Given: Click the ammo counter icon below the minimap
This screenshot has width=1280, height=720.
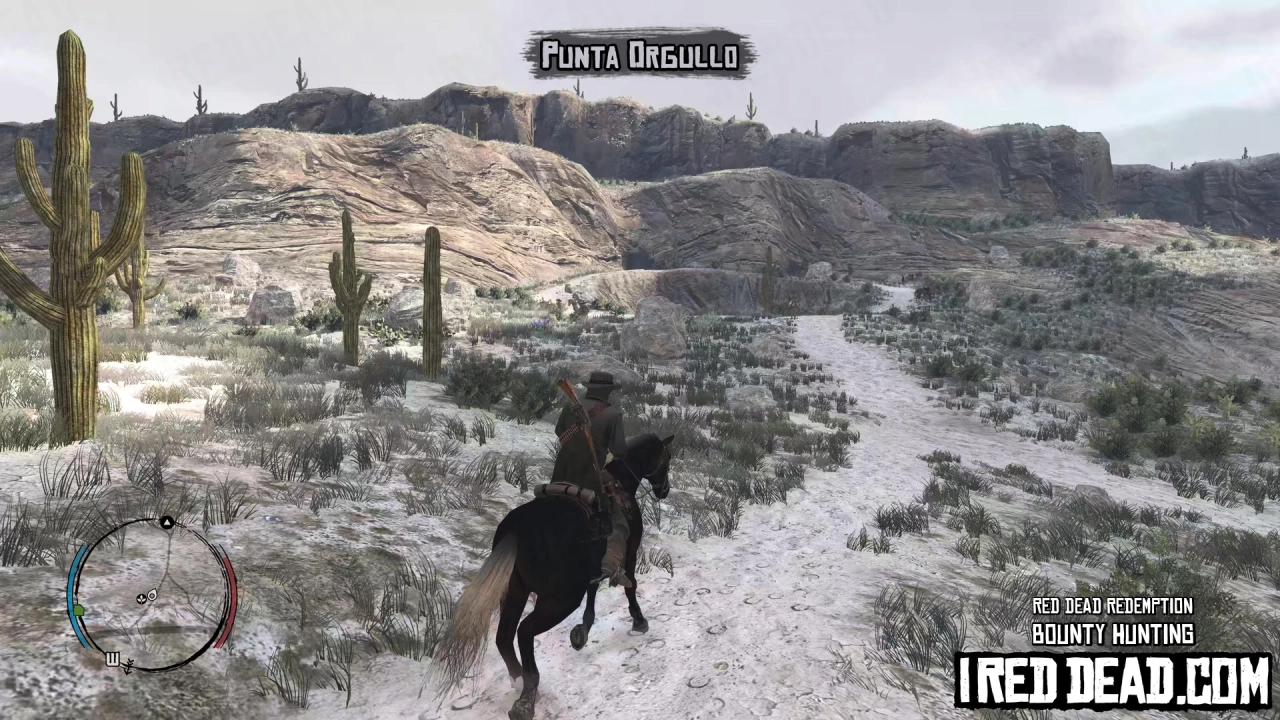Looking at the screenshot, I should (113, 658).
